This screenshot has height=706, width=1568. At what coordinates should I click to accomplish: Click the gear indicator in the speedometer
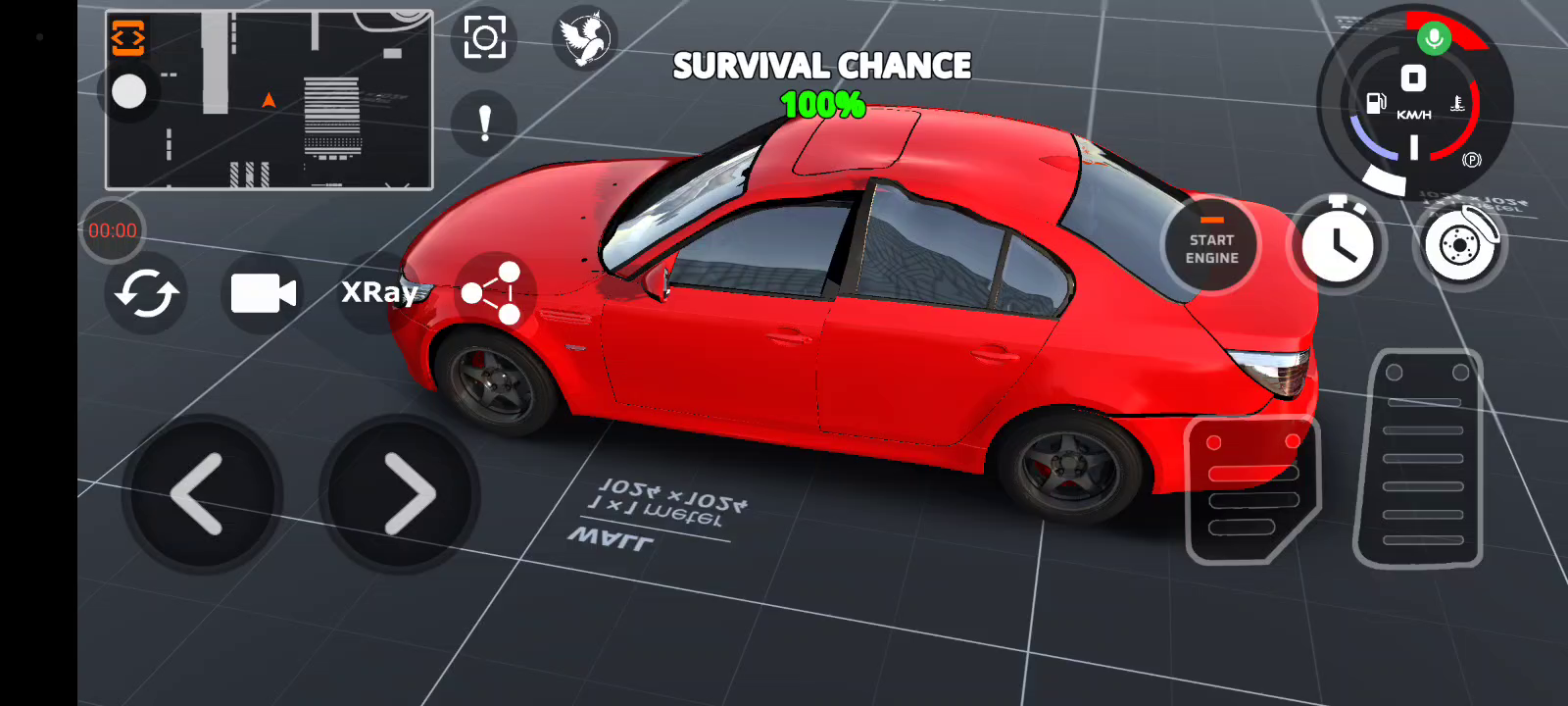pos(1413,78)
